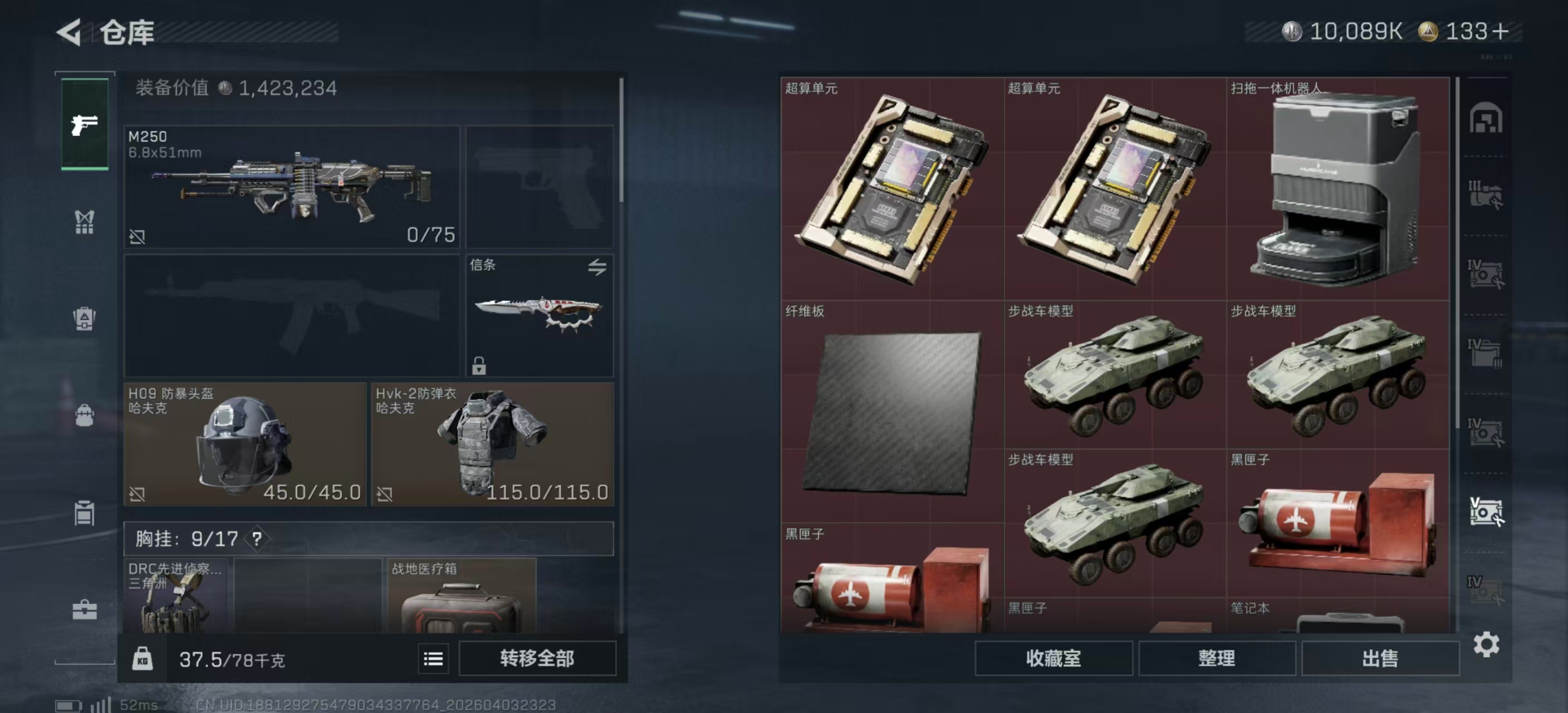Viewport: 1568px width, 713px height.
Task: Select the highlighted tier V safe box icon
Action: pos(1488,510)
